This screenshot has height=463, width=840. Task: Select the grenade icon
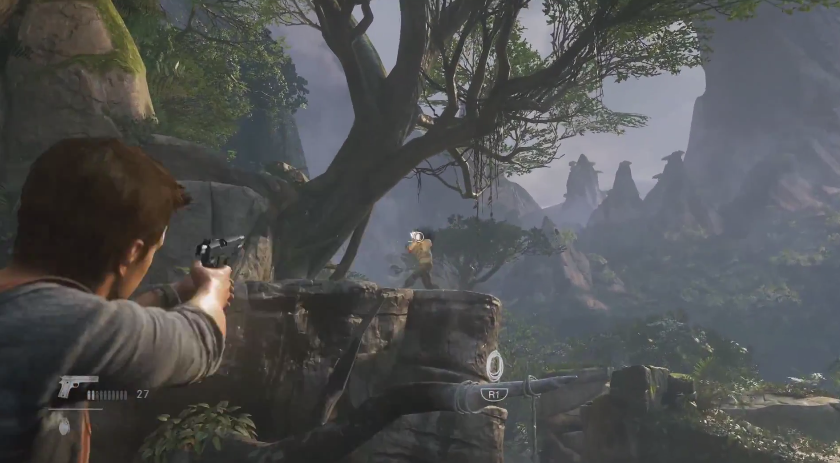click(x=65, y=424)
